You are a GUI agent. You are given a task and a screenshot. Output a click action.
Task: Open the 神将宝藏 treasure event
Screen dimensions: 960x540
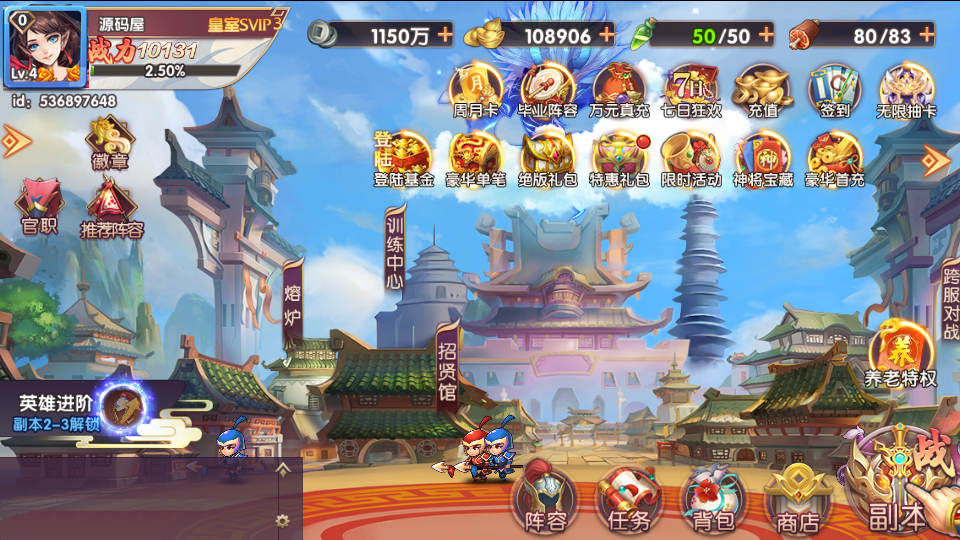[763, 159]
